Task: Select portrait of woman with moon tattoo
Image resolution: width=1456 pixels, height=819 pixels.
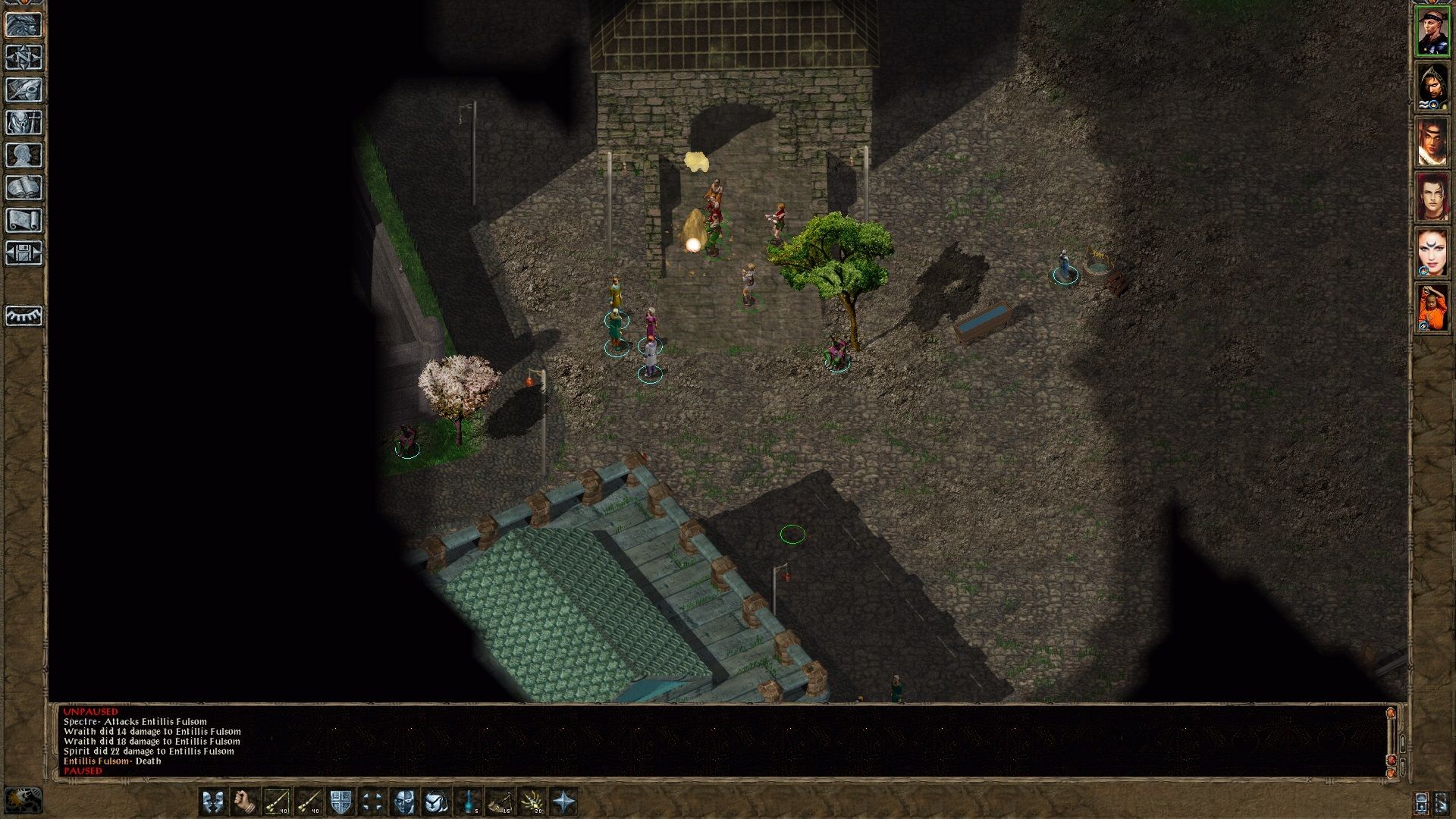Action: pos(1432,253)
